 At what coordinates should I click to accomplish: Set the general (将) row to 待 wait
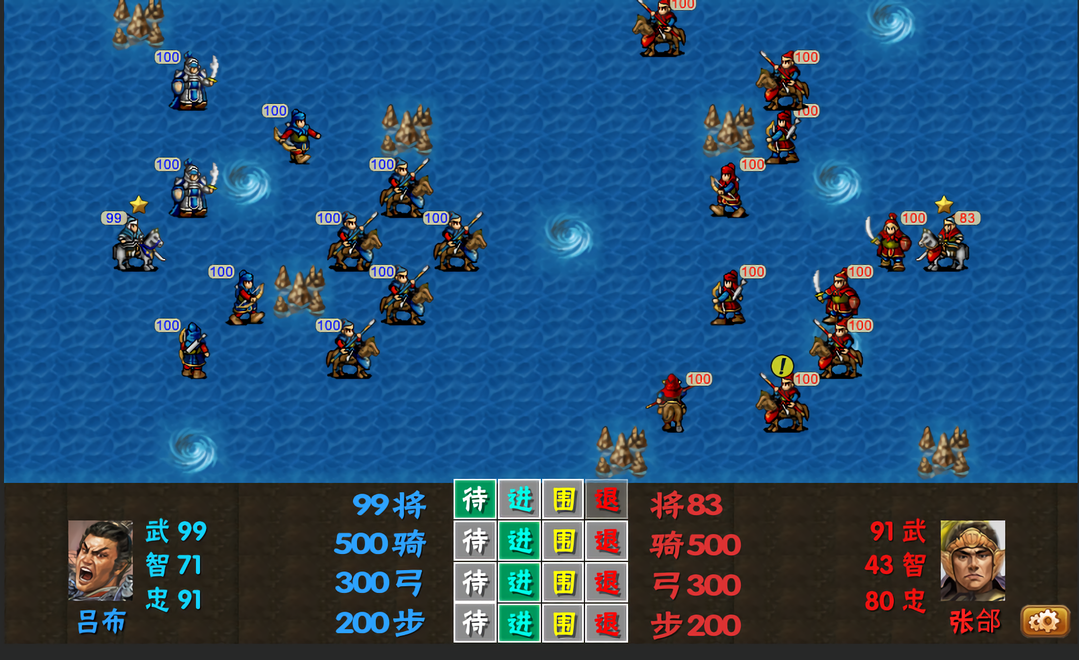click(x=475, y=500)
